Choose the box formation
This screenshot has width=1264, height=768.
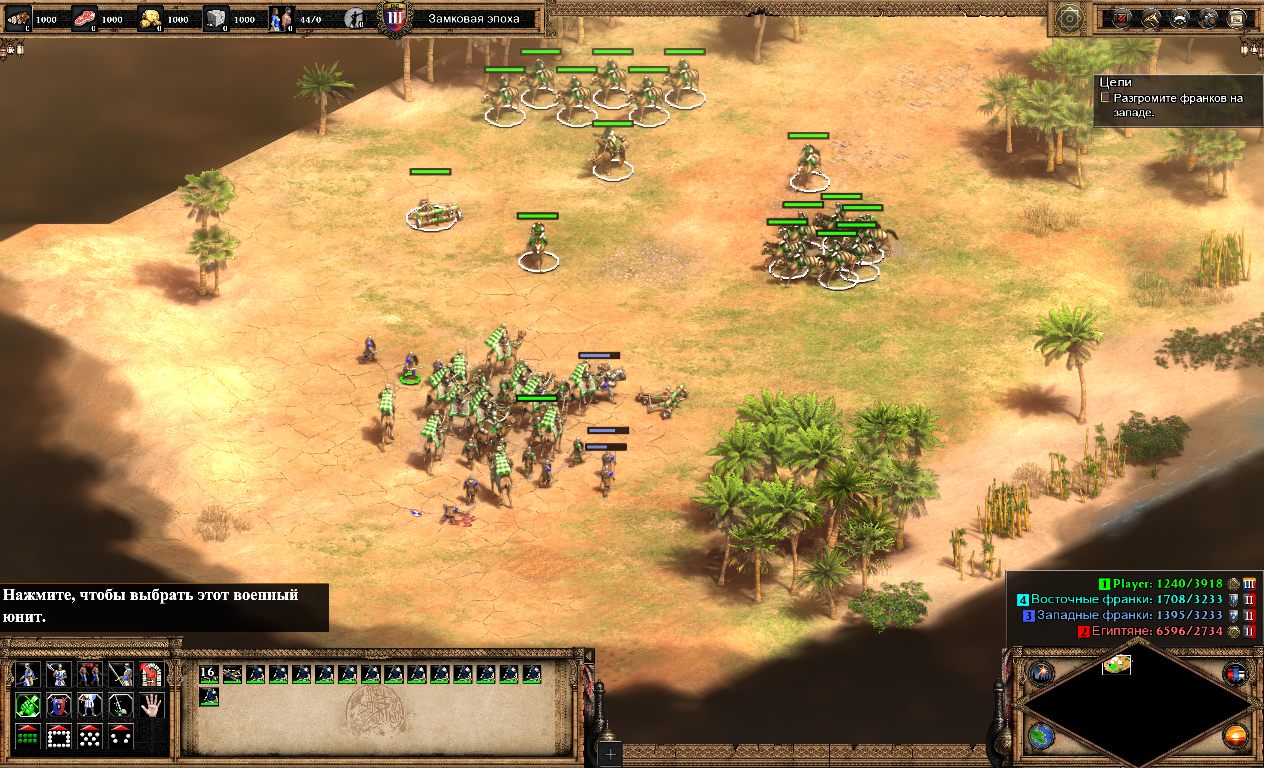point(59,737)
